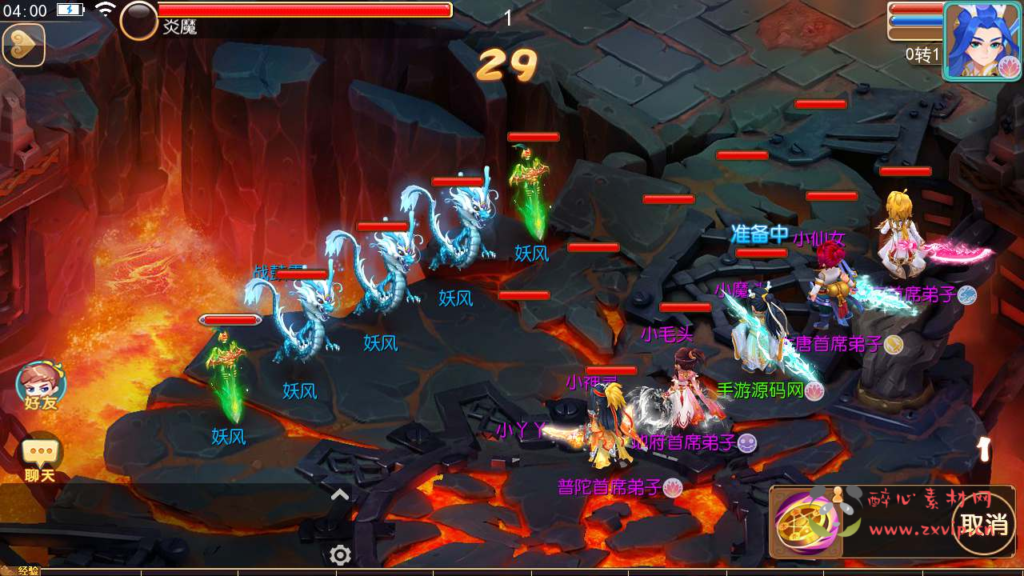This screenshot has width=1024, height=576.
Task: Open the blue-haired character portrait
Action: click(x=980, y=39)
